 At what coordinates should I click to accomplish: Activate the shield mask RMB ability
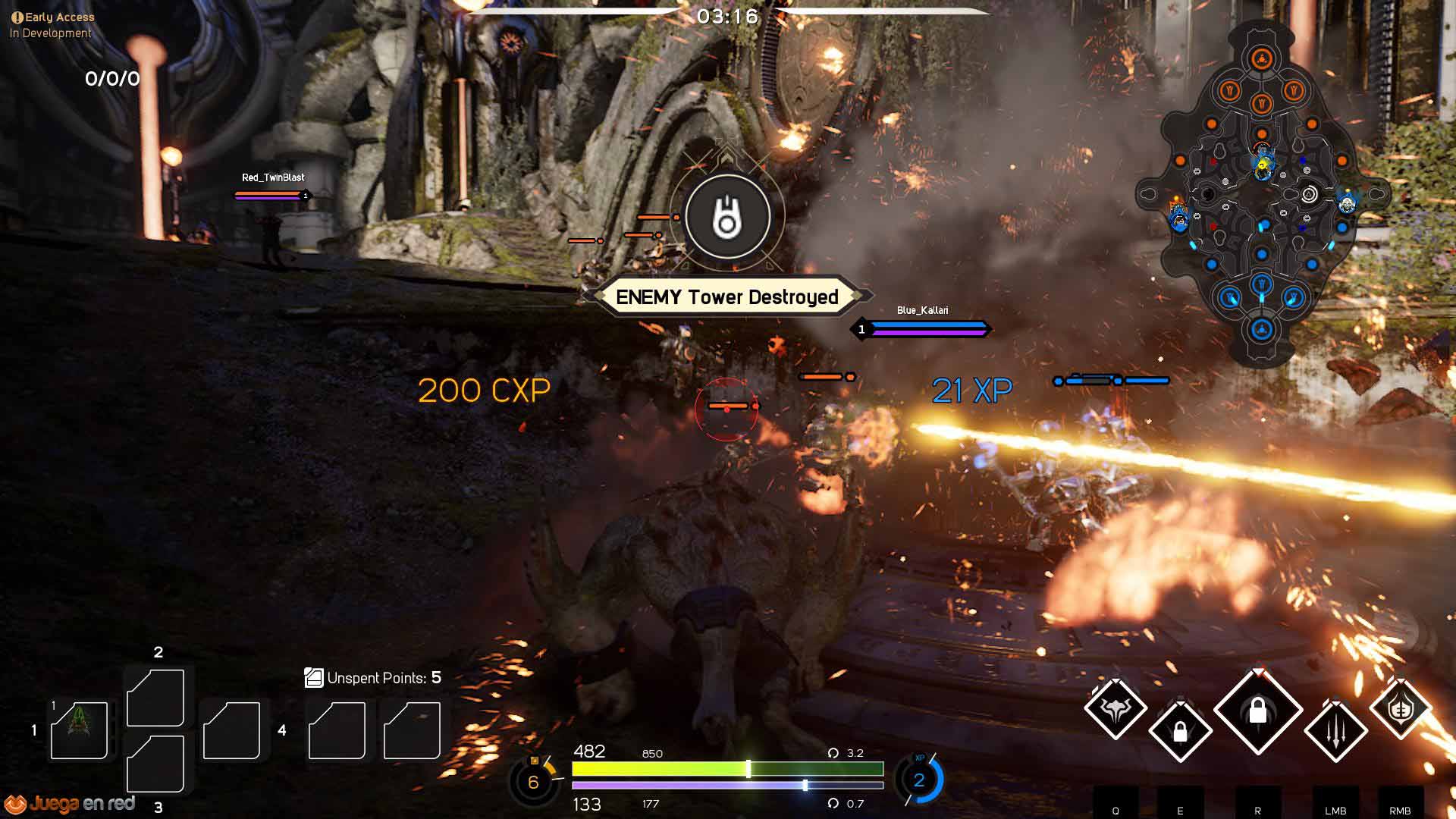coord(1400,709)
